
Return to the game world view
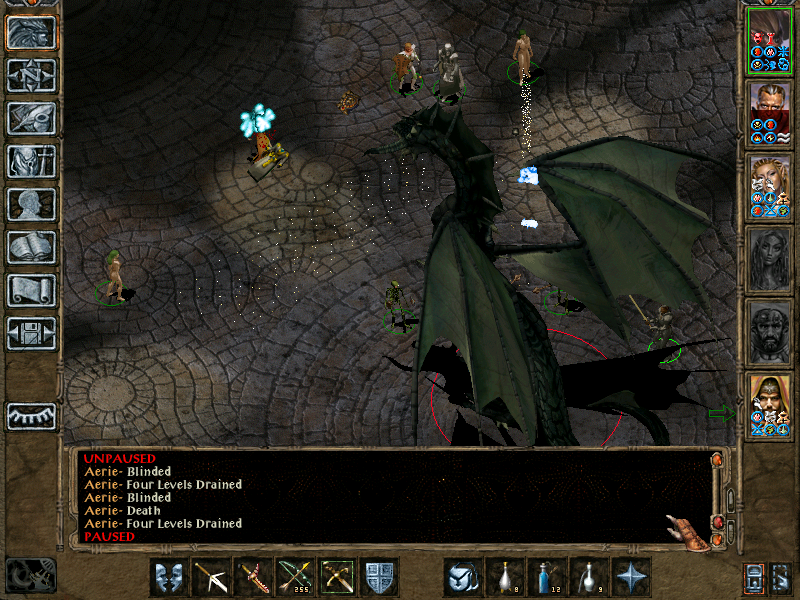coord(32,33)
